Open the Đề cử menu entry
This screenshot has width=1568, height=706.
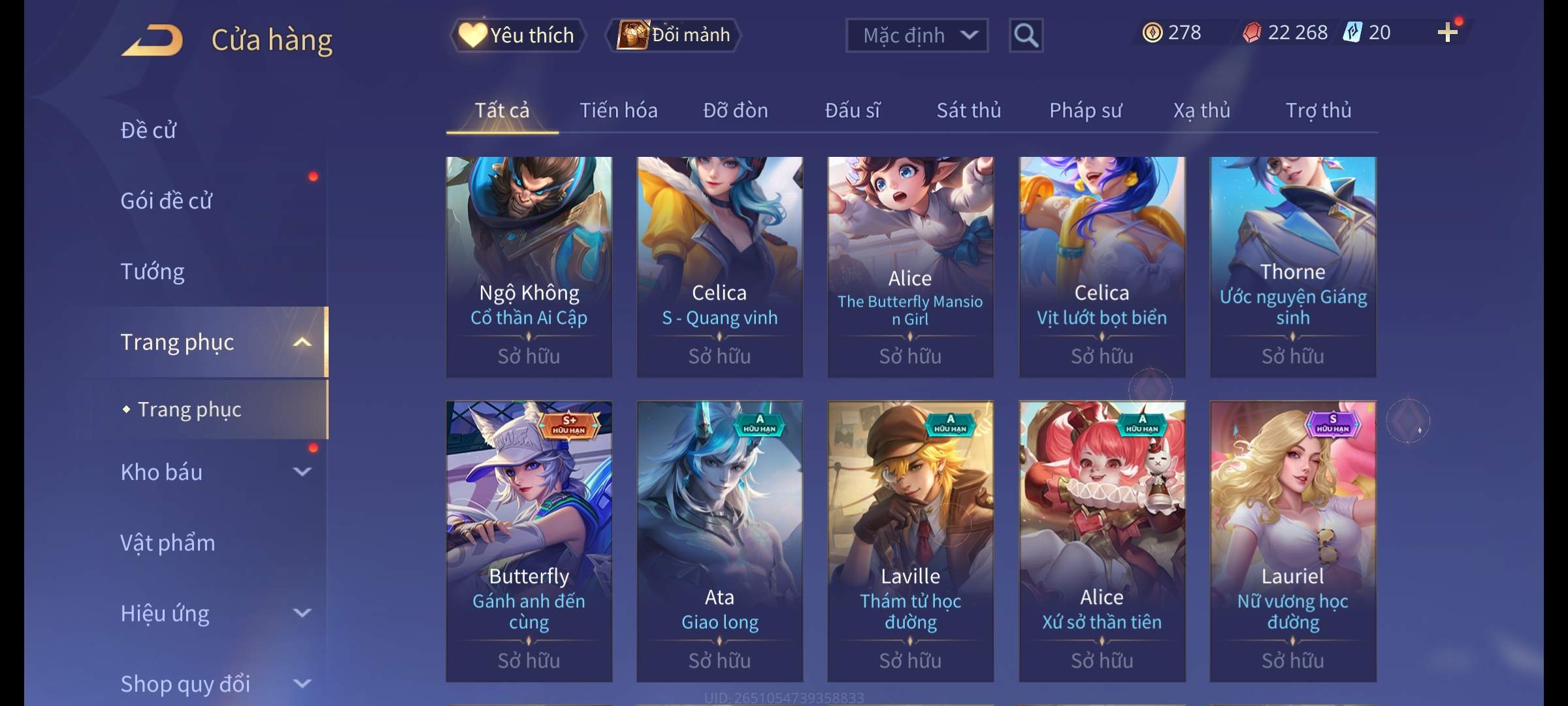point(148,130)
